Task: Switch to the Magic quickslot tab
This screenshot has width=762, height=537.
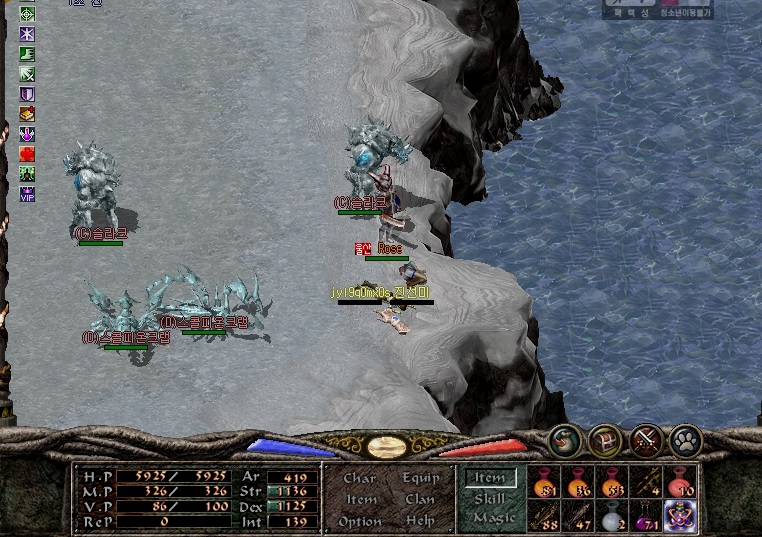Action: coord(493,517)
